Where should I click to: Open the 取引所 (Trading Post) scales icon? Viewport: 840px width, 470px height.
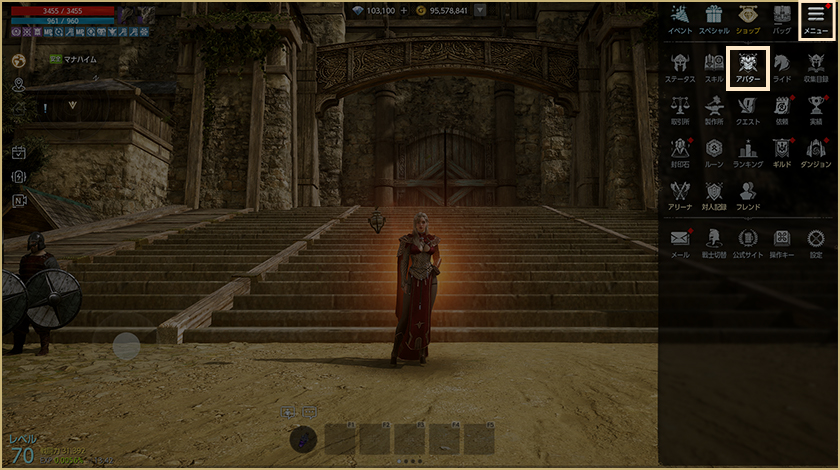(680, 108)
